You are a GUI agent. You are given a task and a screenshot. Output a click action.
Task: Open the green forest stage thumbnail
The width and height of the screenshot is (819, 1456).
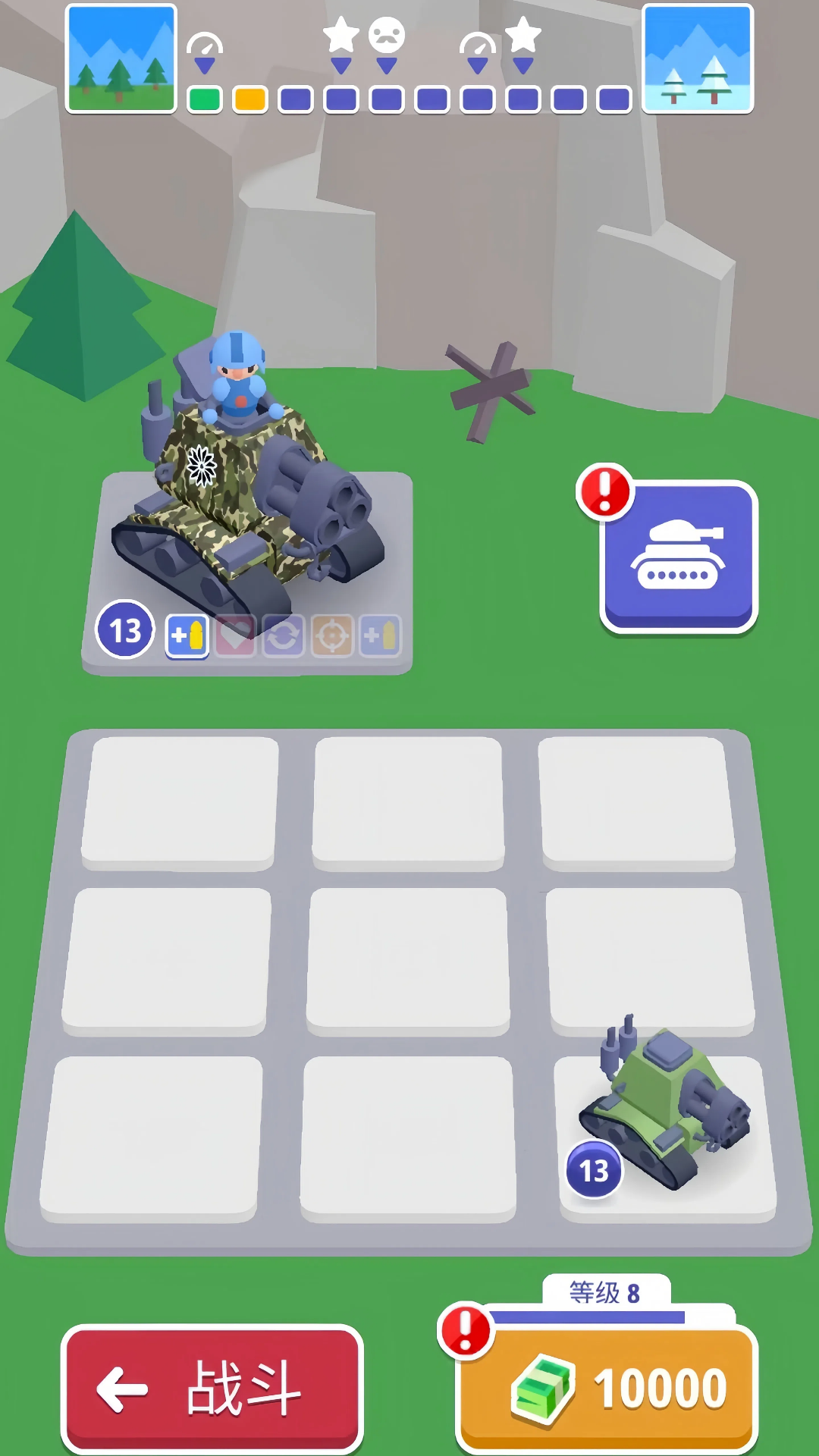(121, 58)
